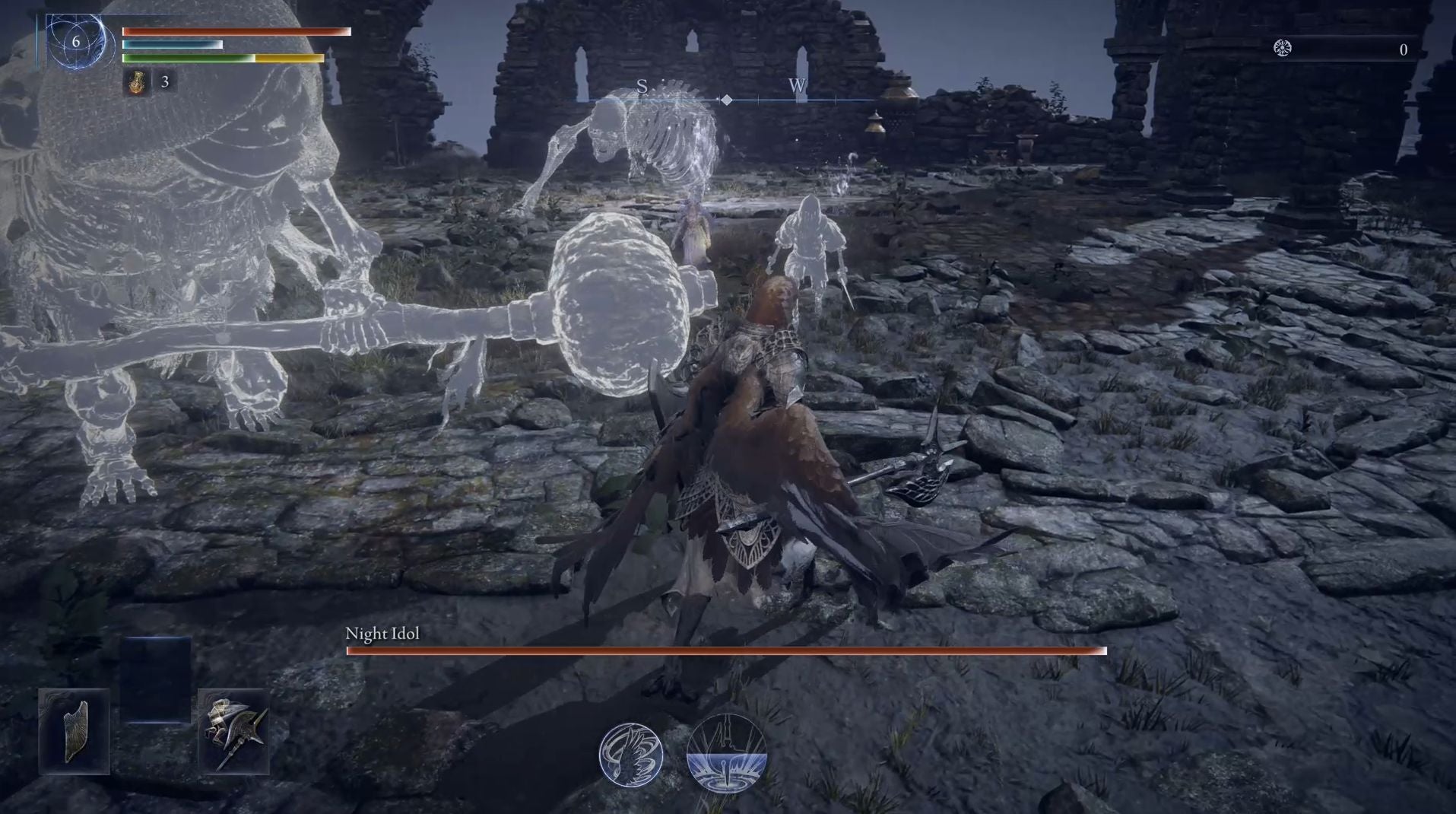1456x814 pixels.
Task: Click the runes currency emblem
Action: 1283,49
